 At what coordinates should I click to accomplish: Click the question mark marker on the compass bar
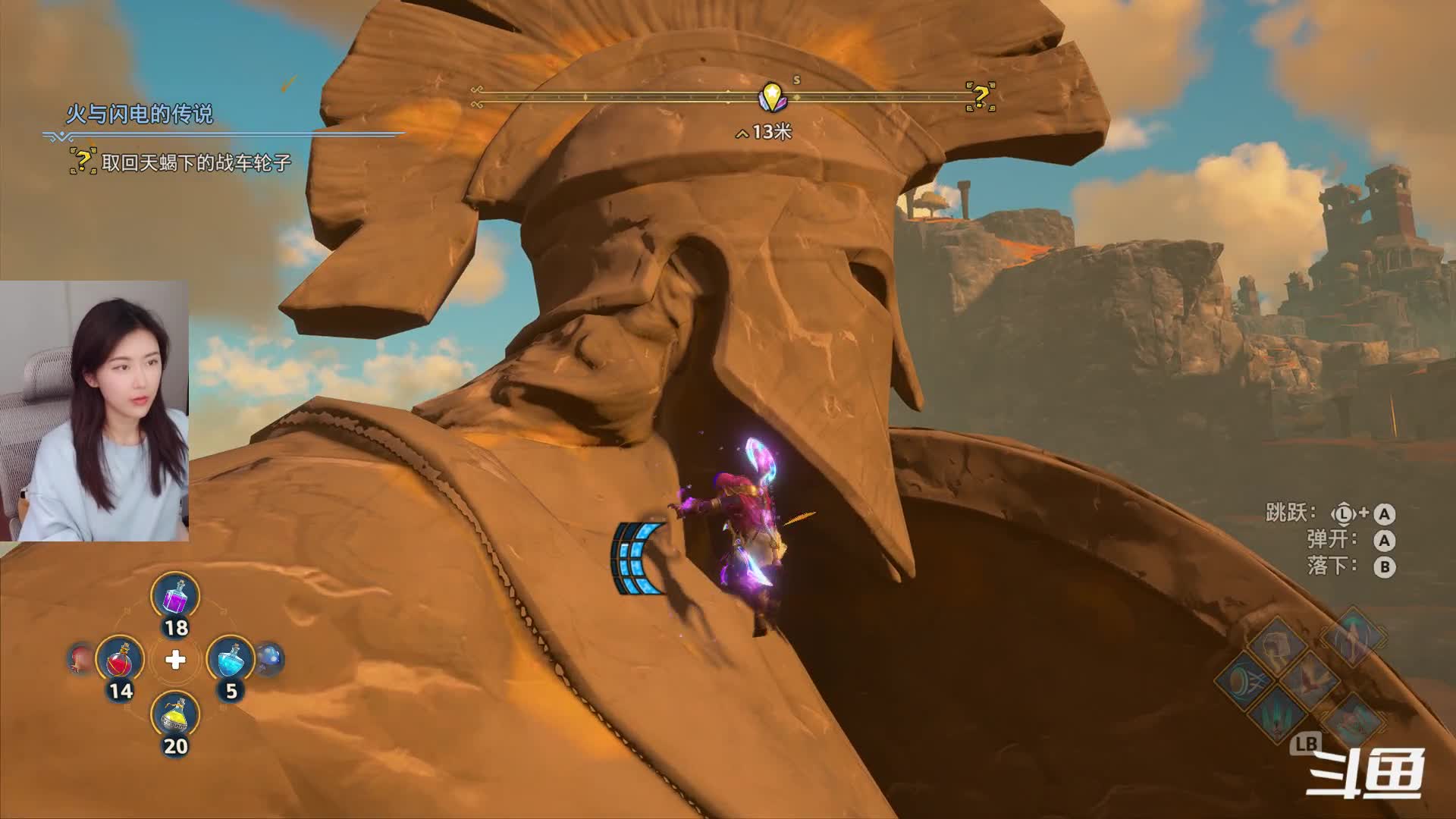980,97
